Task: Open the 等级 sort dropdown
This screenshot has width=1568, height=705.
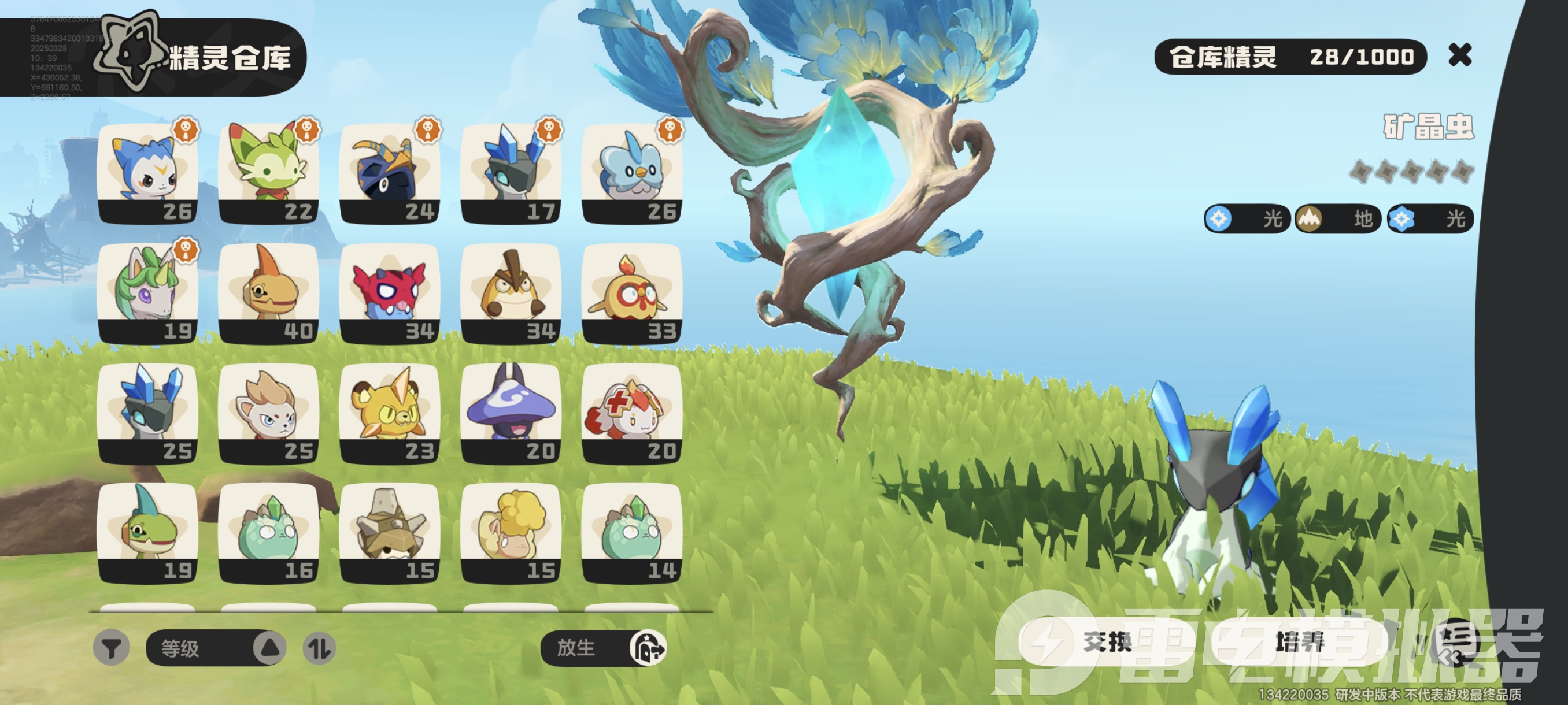Action: coord(215,648)
